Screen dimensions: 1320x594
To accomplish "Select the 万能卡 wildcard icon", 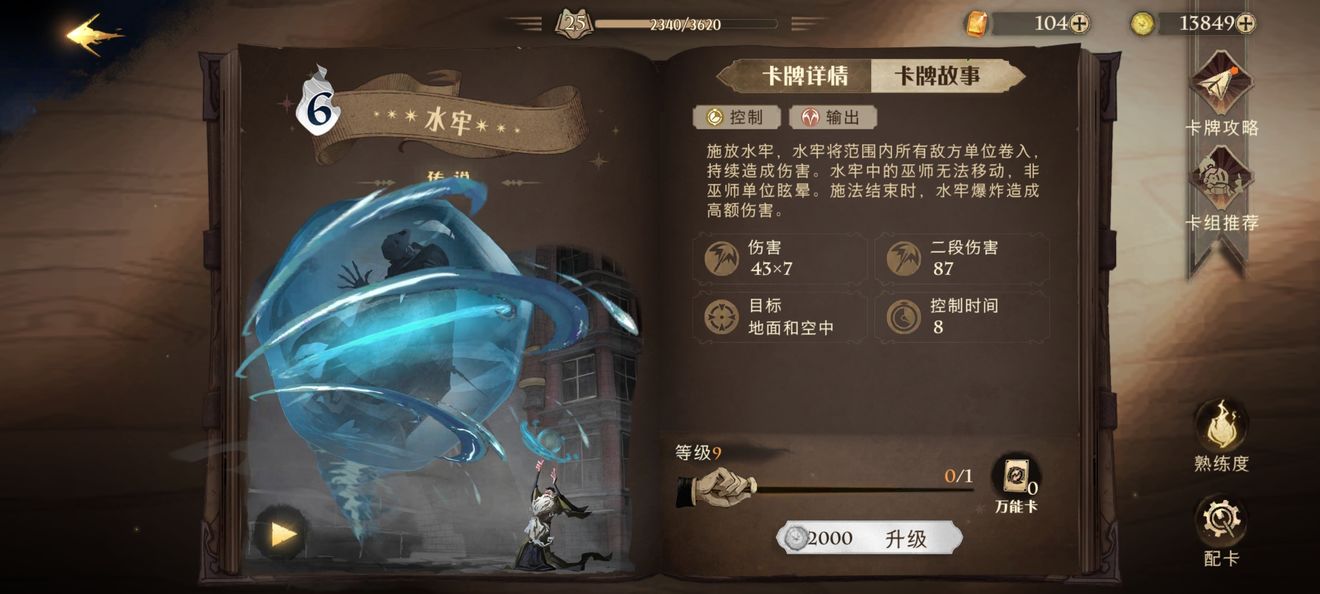I will pos(1015,480).
